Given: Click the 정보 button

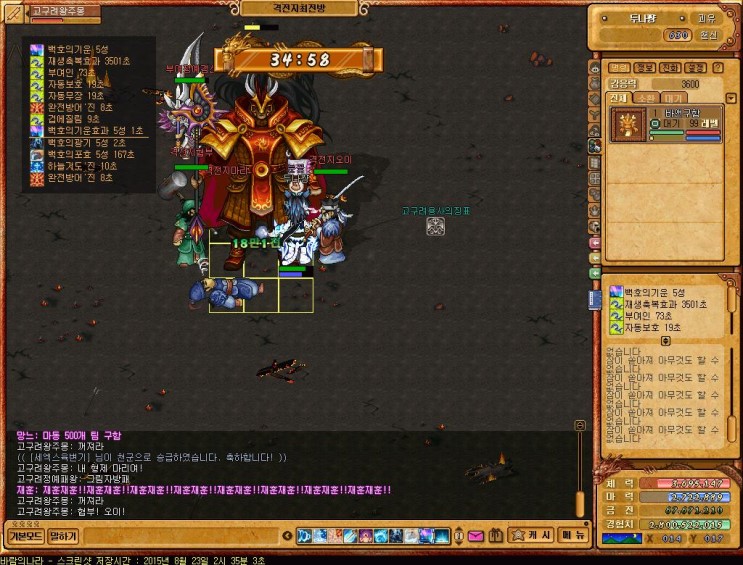Looking at the screenshot, I should [645, 68].
